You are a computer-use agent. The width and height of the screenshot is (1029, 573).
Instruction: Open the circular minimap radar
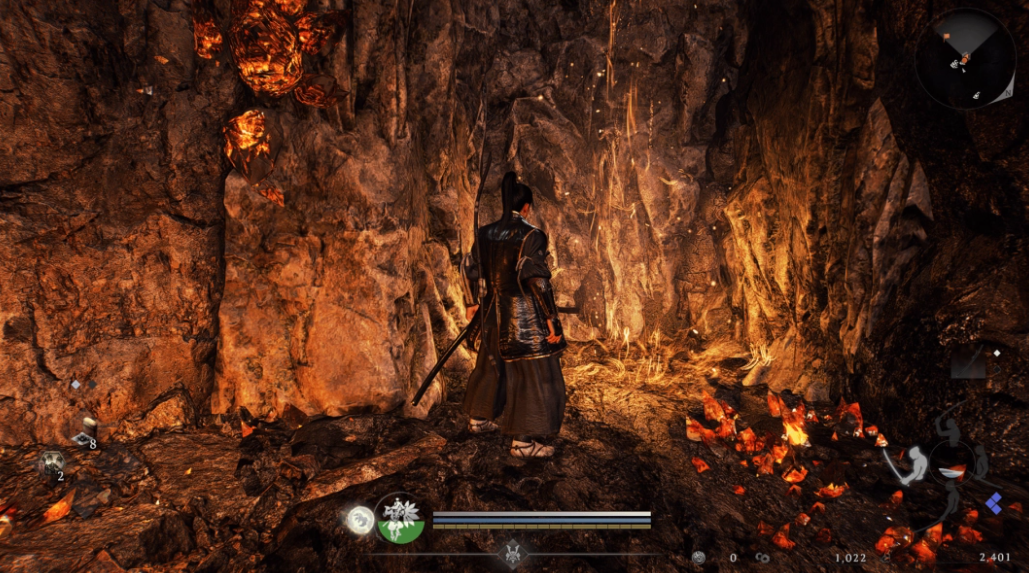point(965,59)
